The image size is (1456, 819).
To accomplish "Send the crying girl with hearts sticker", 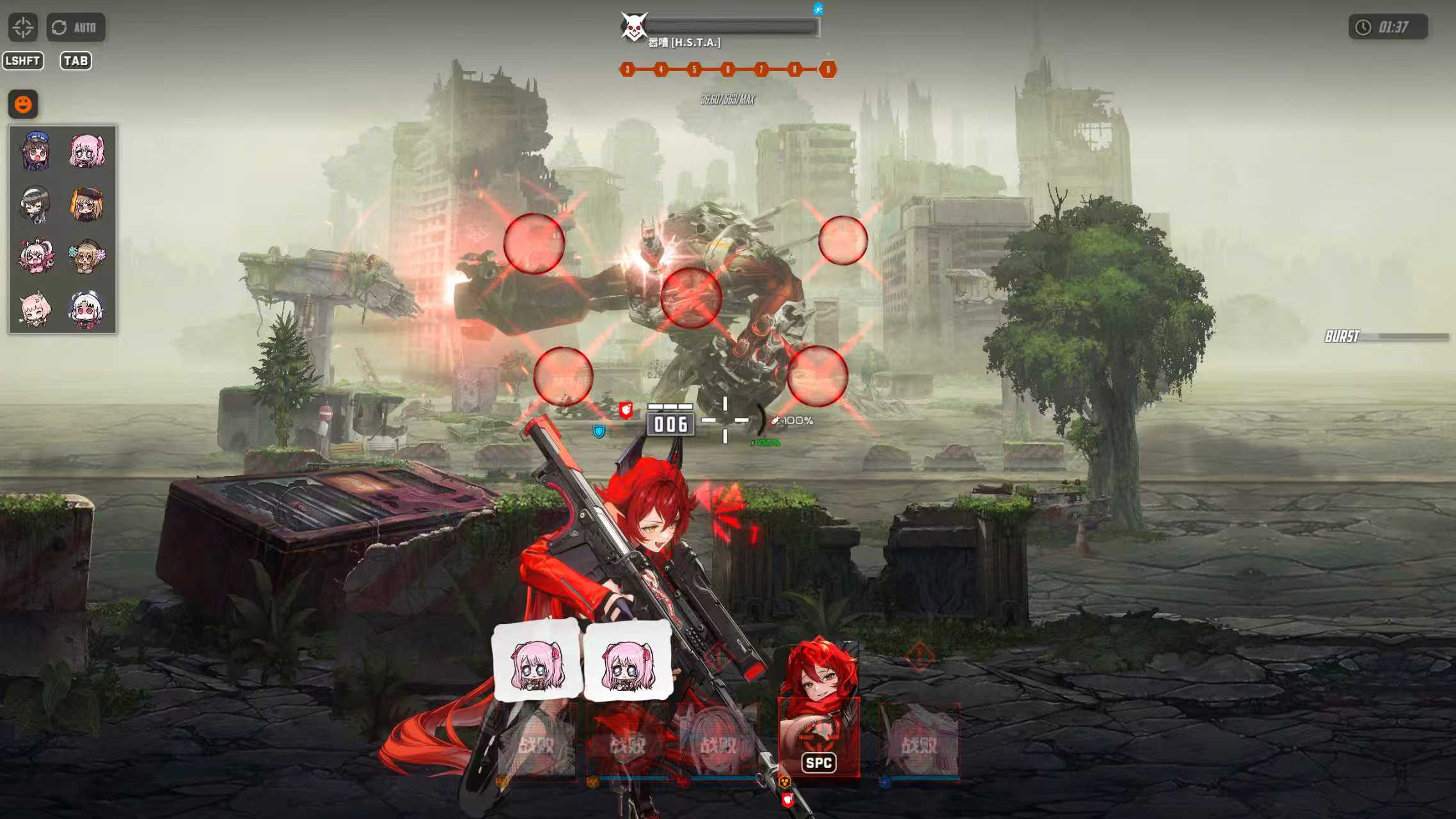I will (x=36, y=257).
